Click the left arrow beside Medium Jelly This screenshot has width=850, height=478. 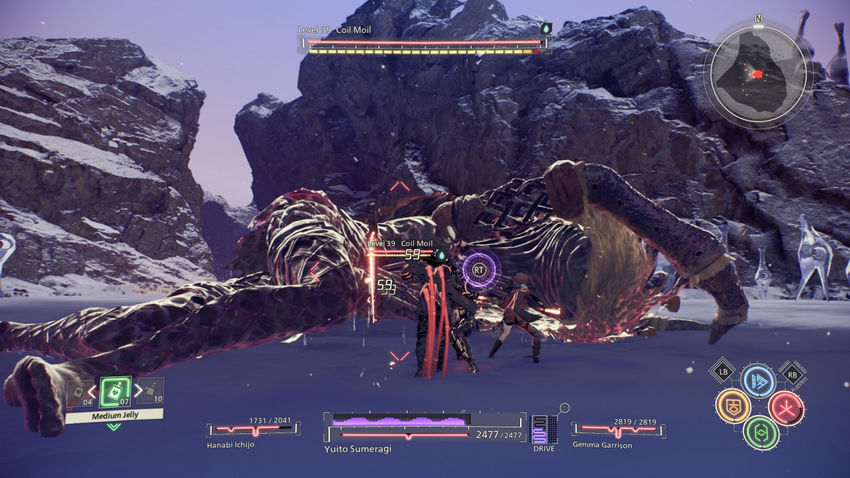pyautogui.click(x=96, y=391)
